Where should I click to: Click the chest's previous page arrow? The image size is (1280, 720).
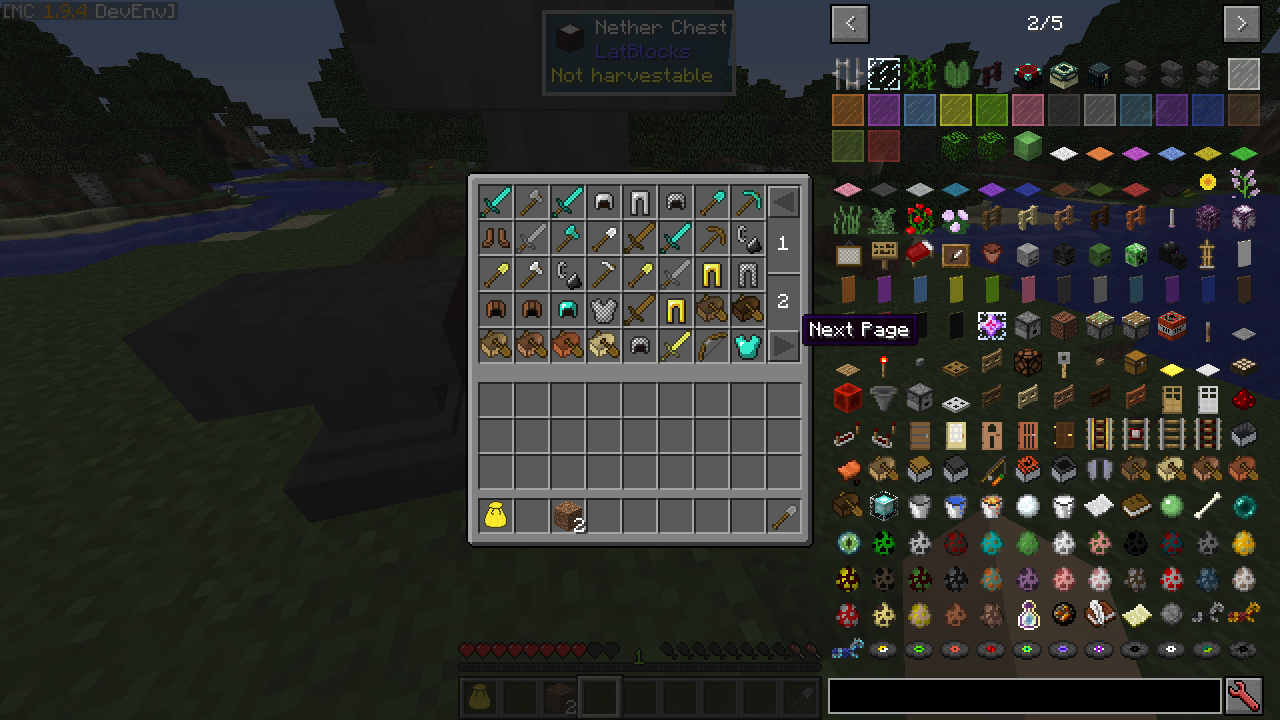[x=784, y=202]
